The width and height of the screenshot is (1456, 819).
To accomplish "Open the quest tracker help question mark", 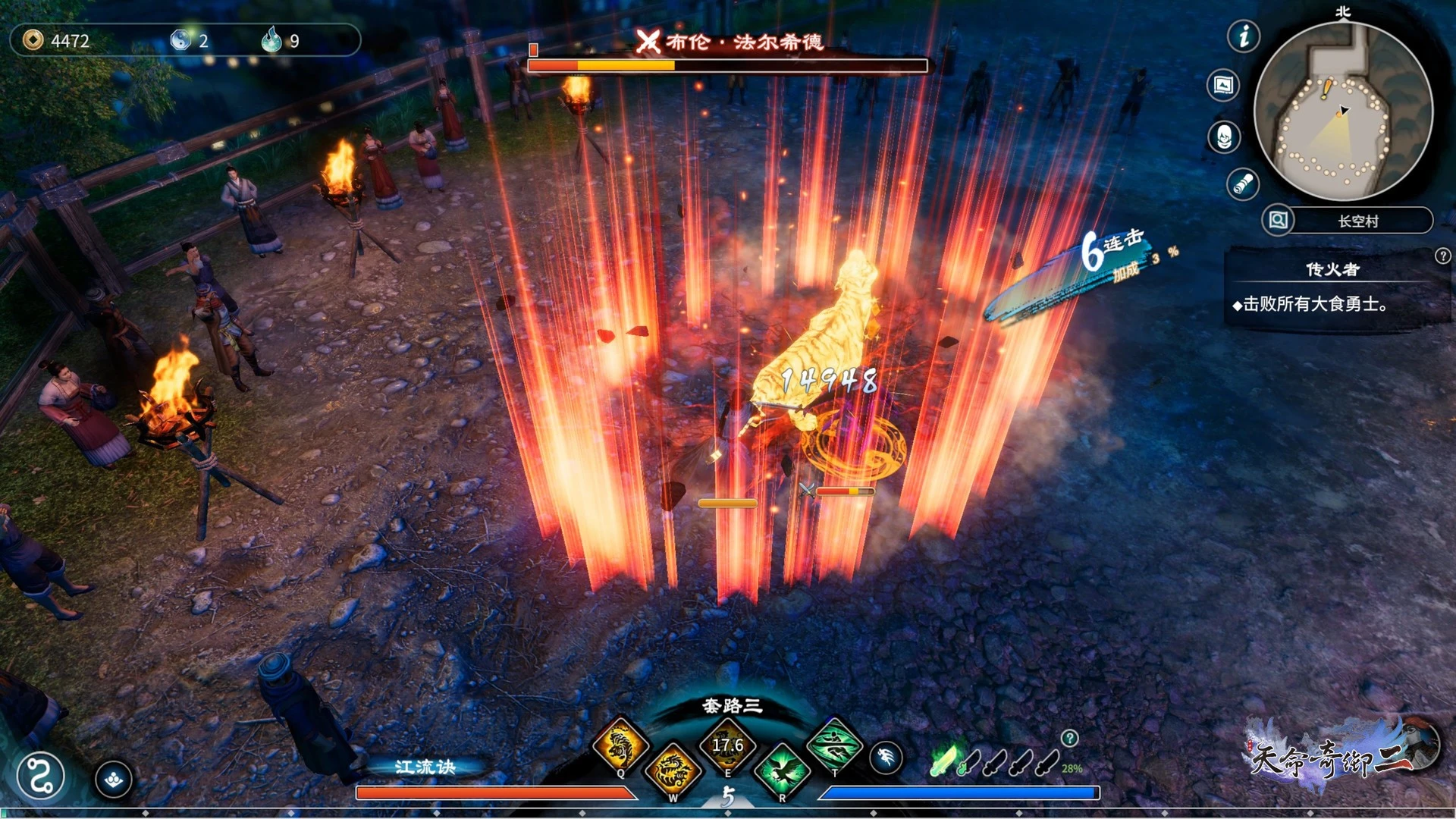I will tap(1442, 256).
